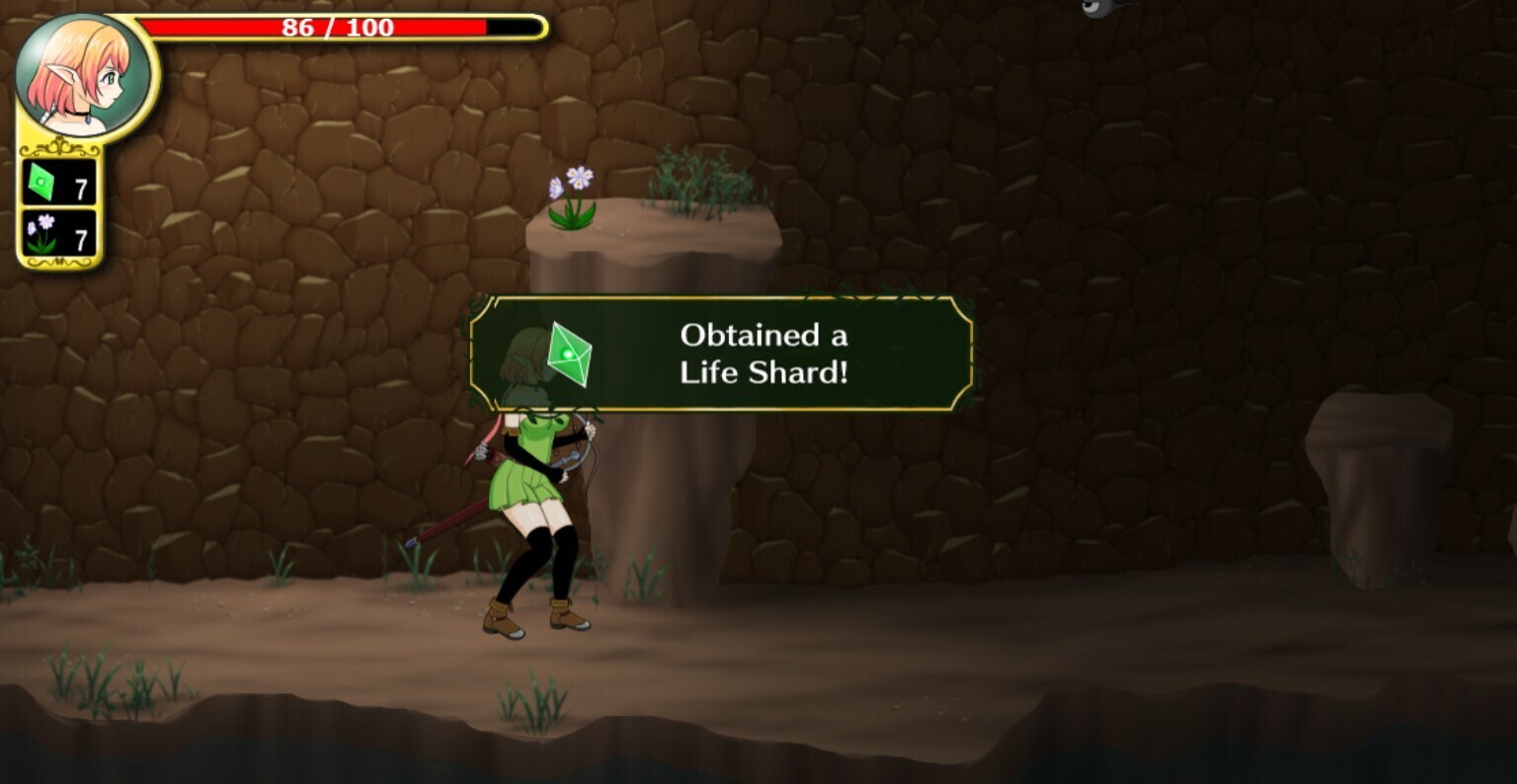Click the Life Shard text label

(x=762, y=373)
